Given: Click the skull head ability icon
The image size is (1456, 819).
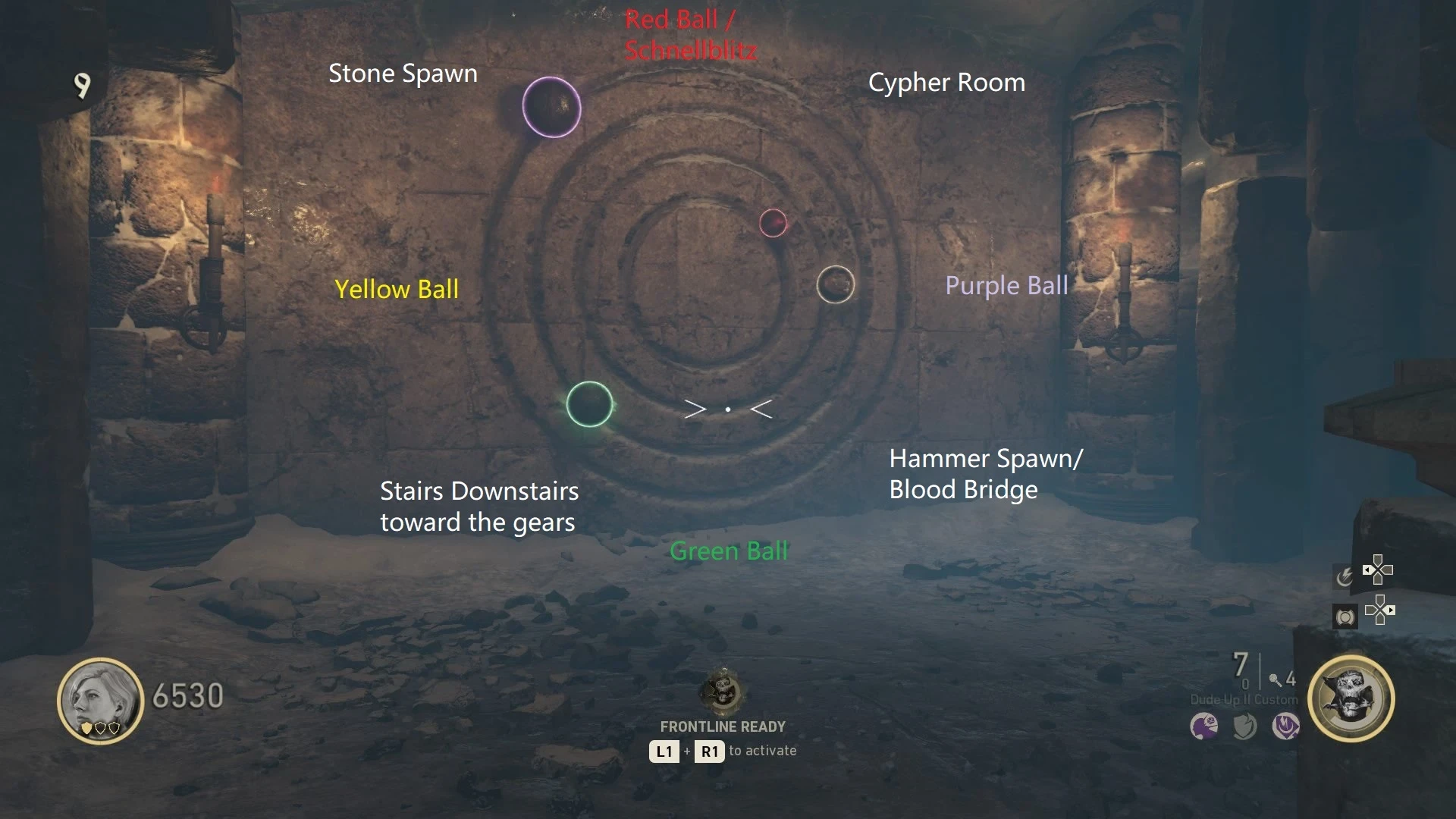Looking at the screenshot, I should (1351, 698).
